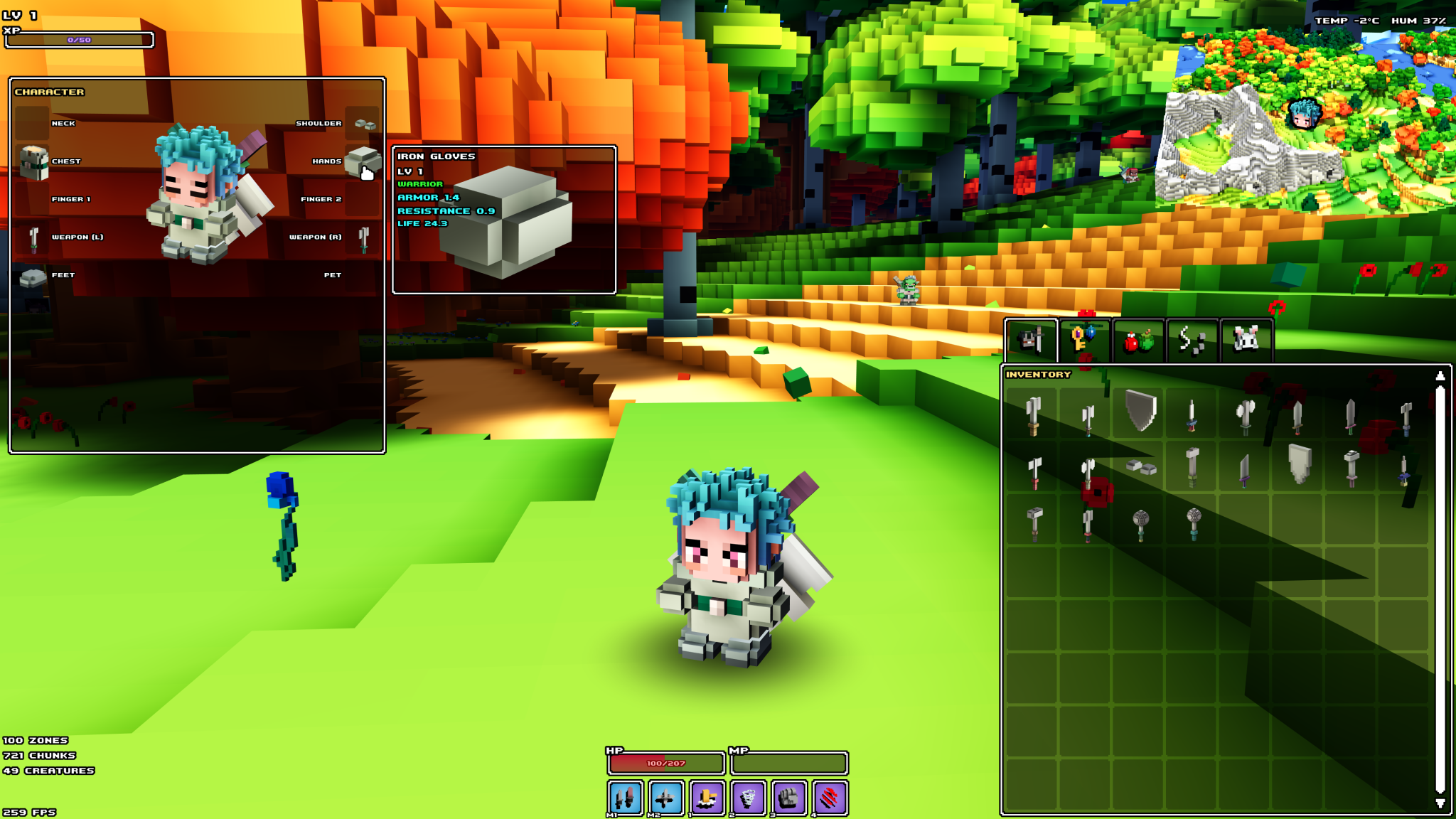This screenshot has height=819, width=1456.
Task: Activate the tornado skill in slot 2
Action: 748,798
